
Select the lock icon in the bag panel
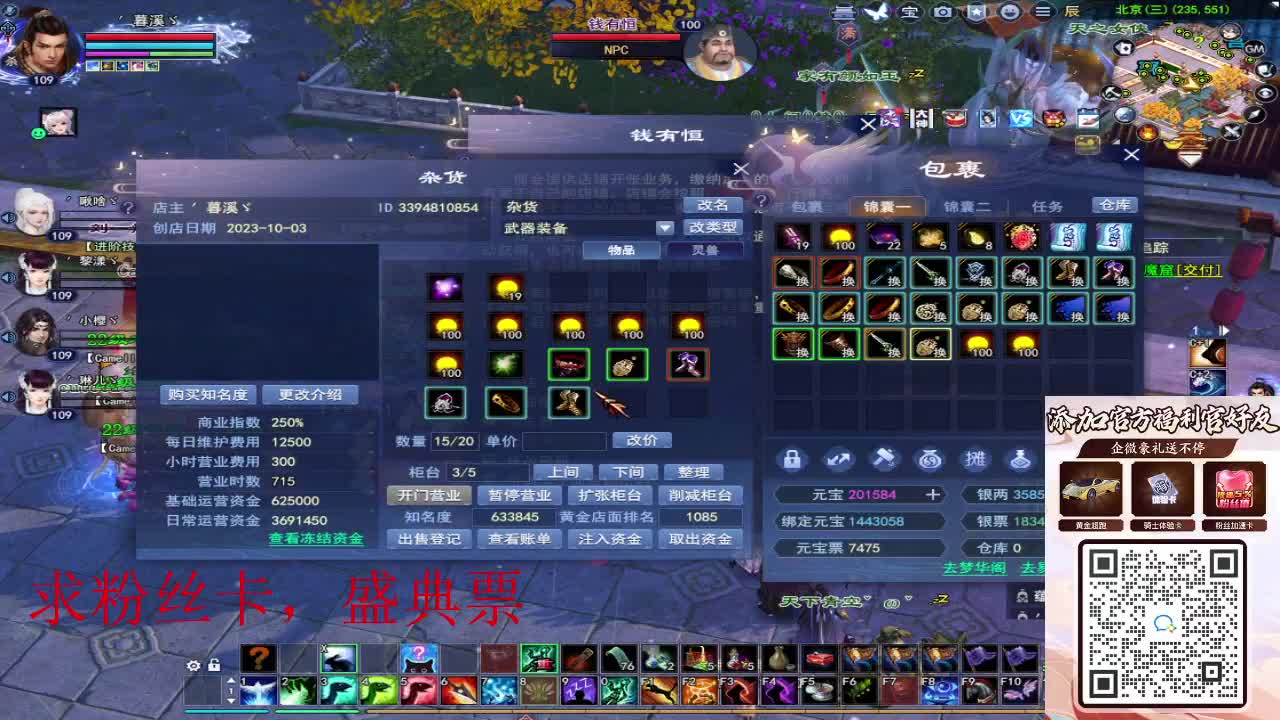791,460
